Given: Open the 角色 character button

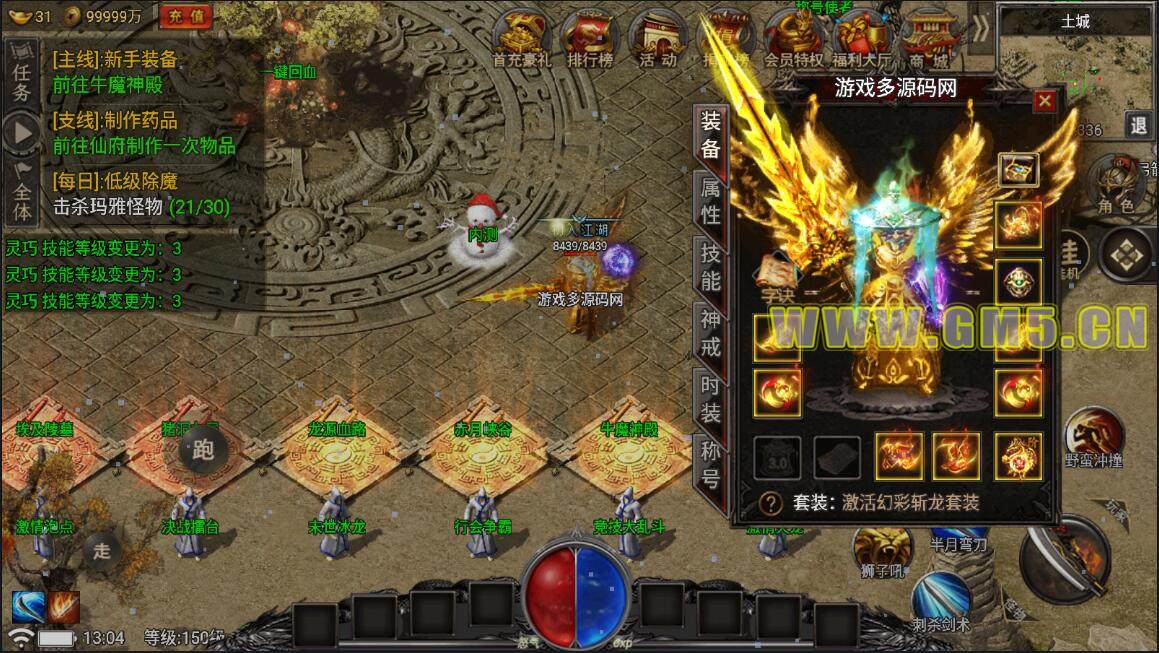Looking at the screenshot, I should 1115,185.
